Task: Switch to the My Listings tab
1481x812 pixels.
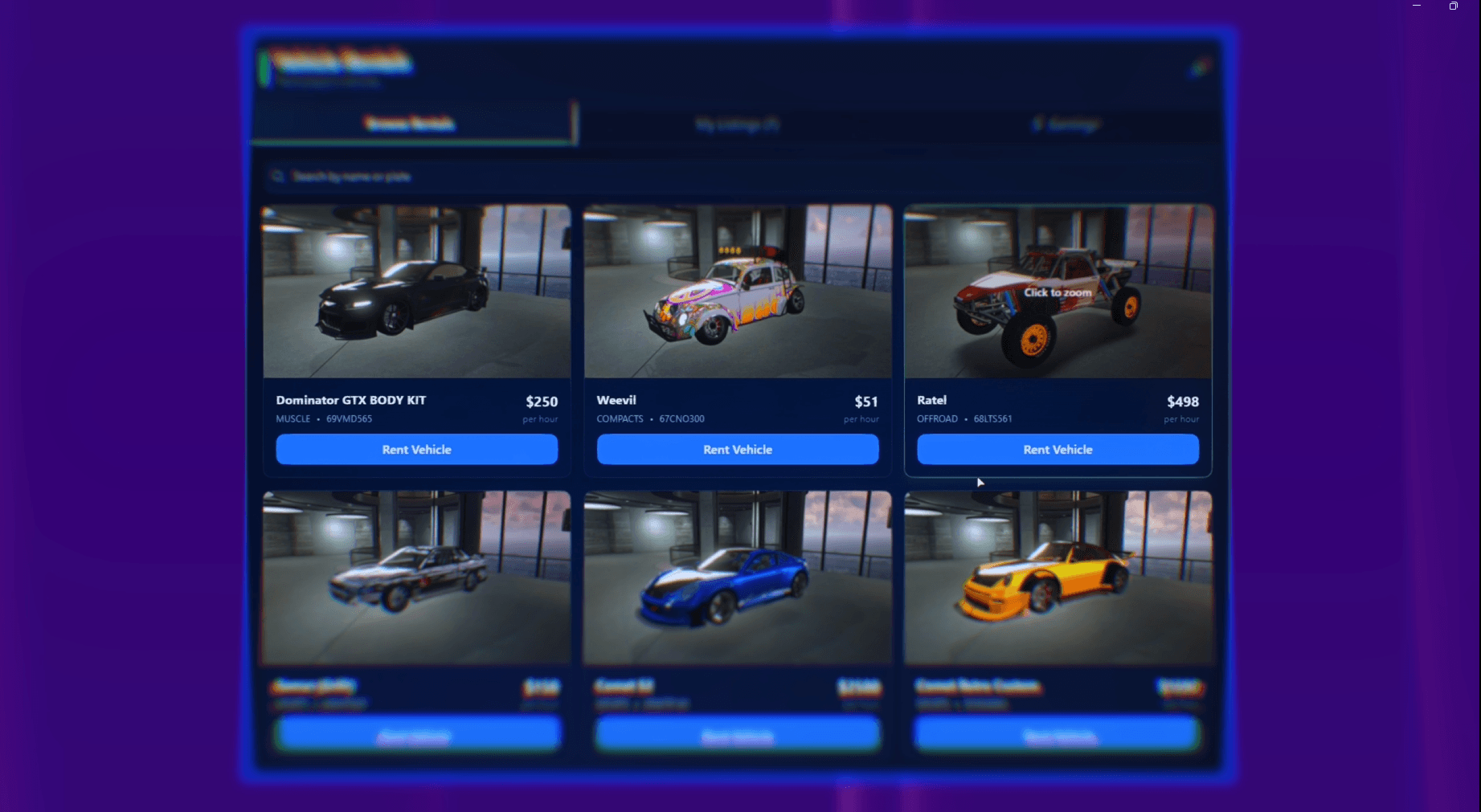Action: [x=737, y=124]
